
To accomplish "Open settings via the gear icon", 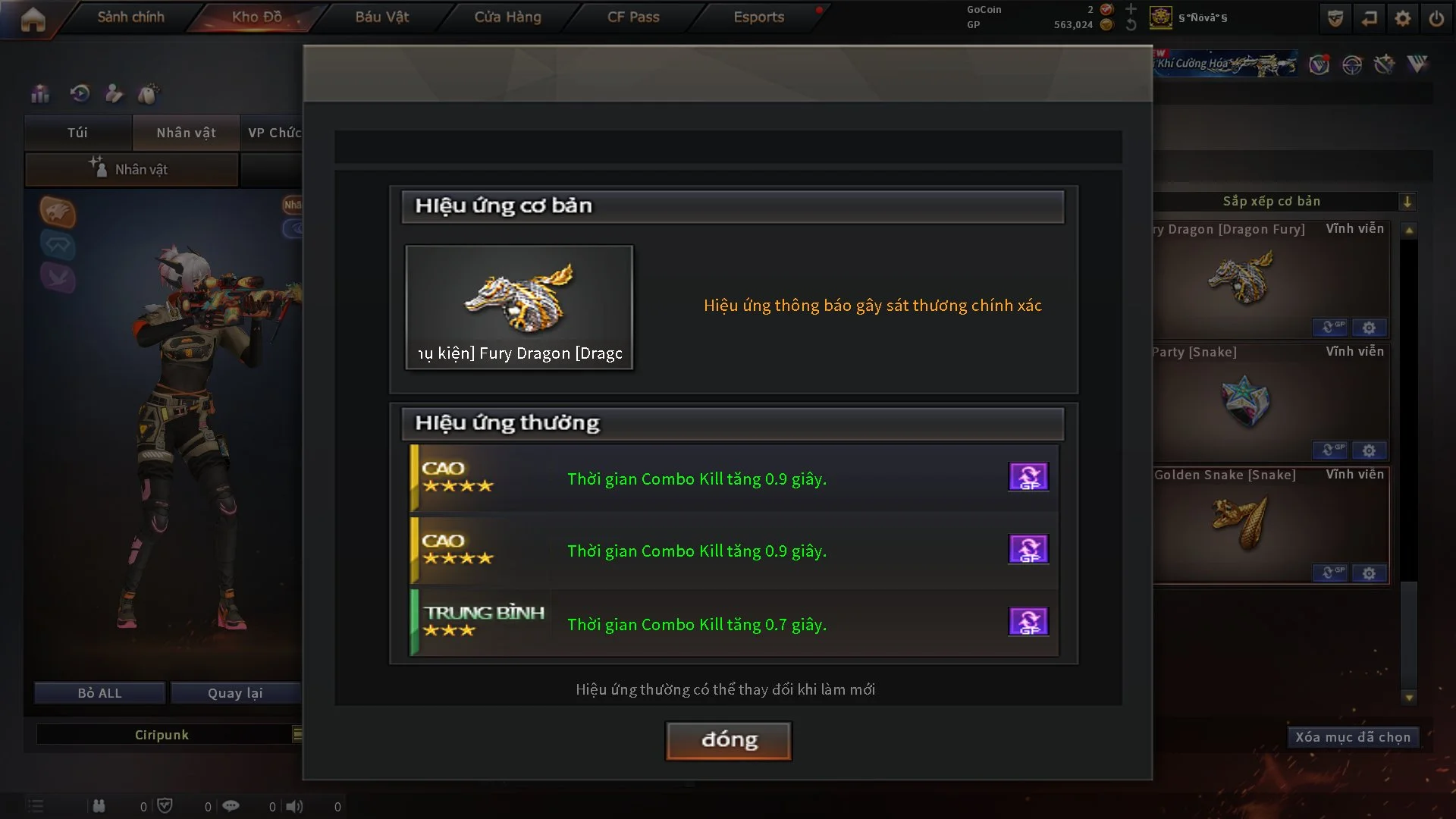I will click(x=1403, y=18).
